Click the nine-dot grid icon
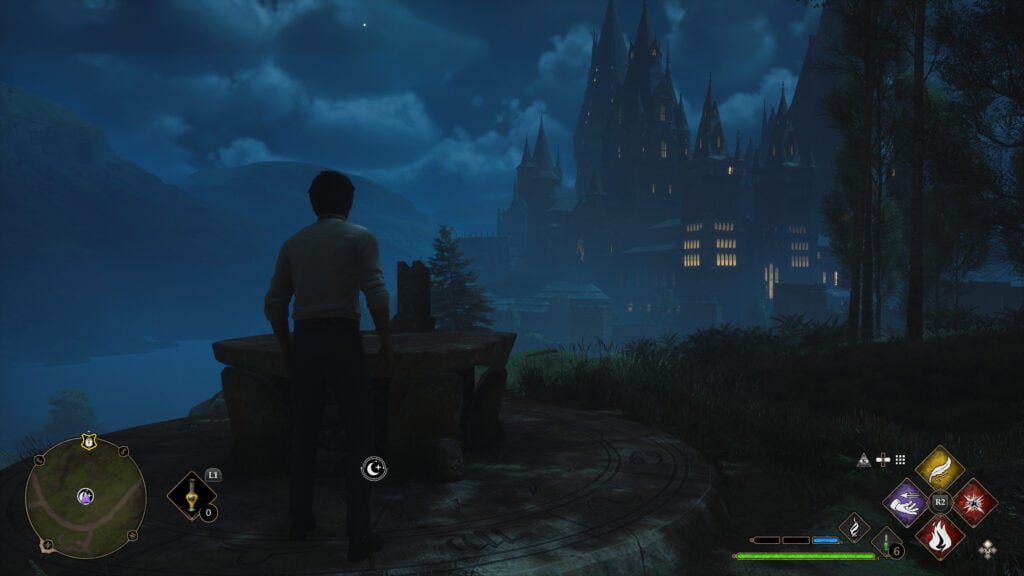This screenshot has width=1024, height=576. (900, 460)
